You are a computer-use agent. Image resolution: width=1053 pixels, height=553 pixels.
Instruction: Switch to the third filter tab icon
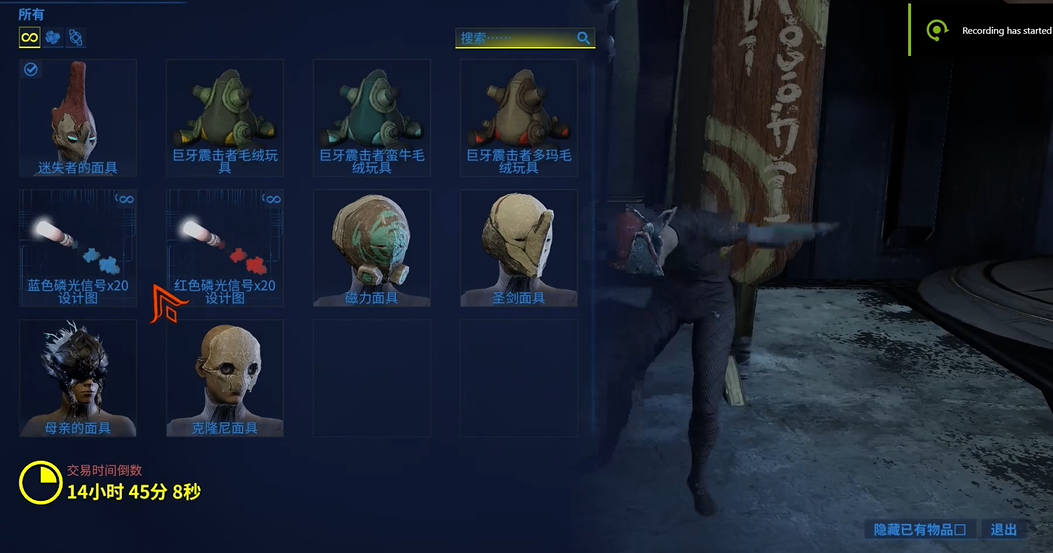click(x=75, y=38)
